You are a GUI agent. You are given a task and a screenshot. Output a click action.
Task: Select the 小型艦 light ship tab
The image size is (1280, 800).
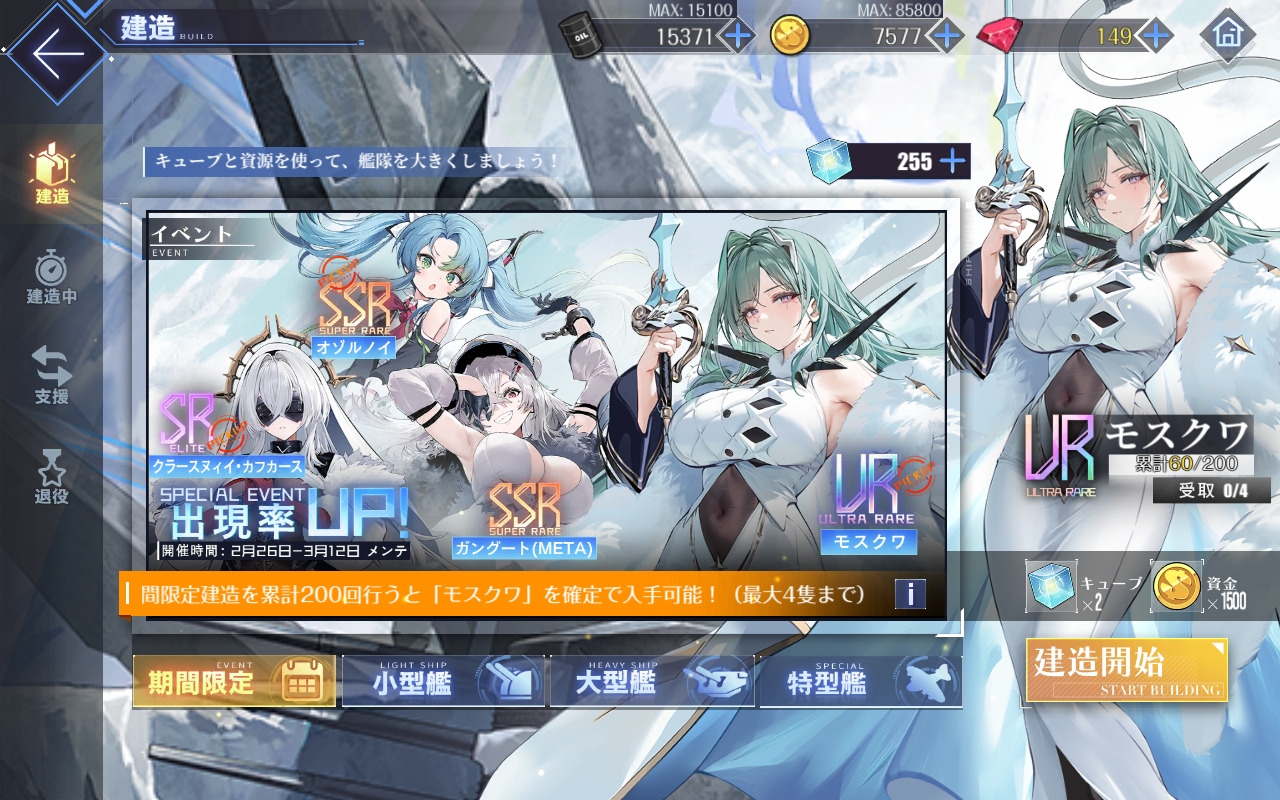443,682
